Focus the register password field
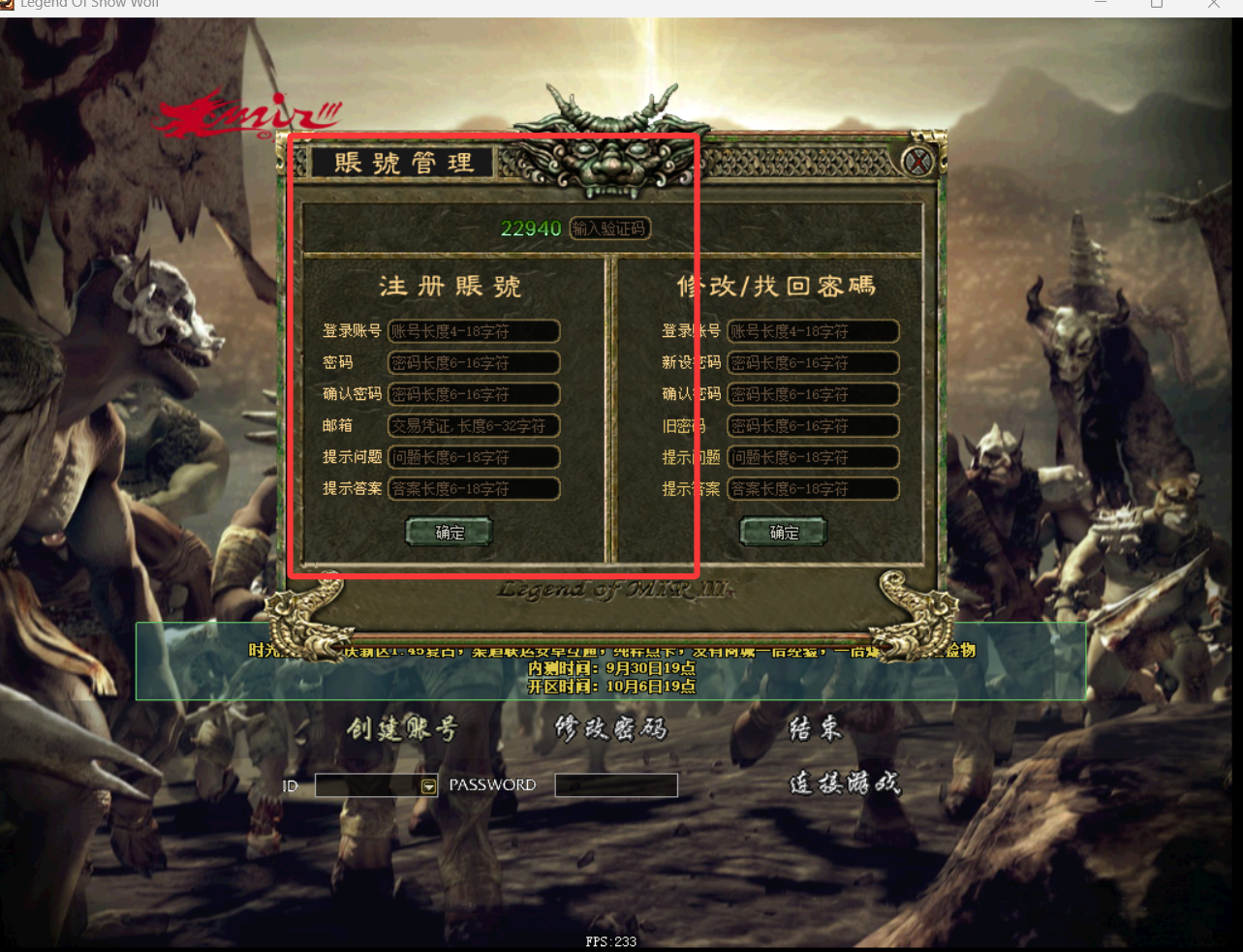Screen dimensions: 1243x952 [x=474, y=363]
